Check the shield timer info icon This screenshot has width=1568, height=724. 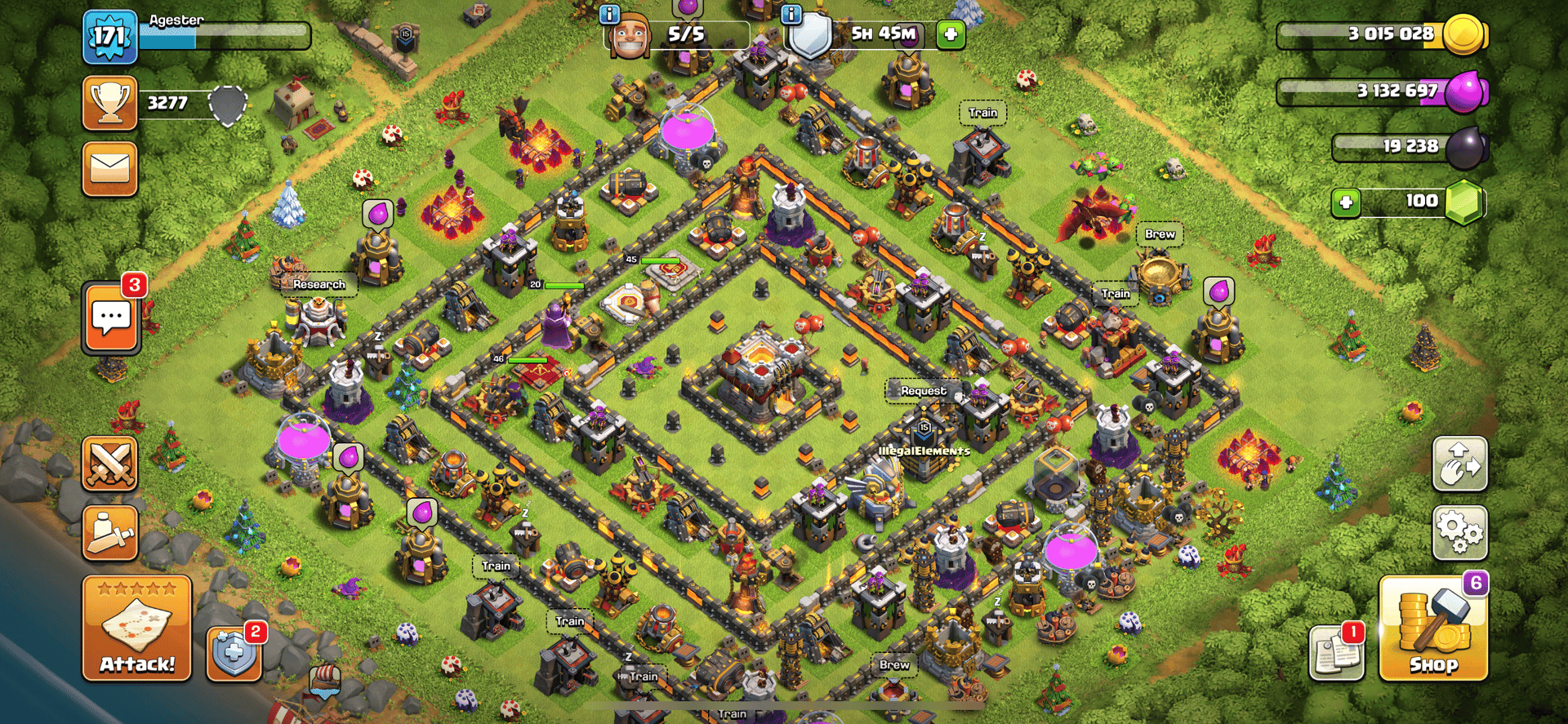coord(791,14)
